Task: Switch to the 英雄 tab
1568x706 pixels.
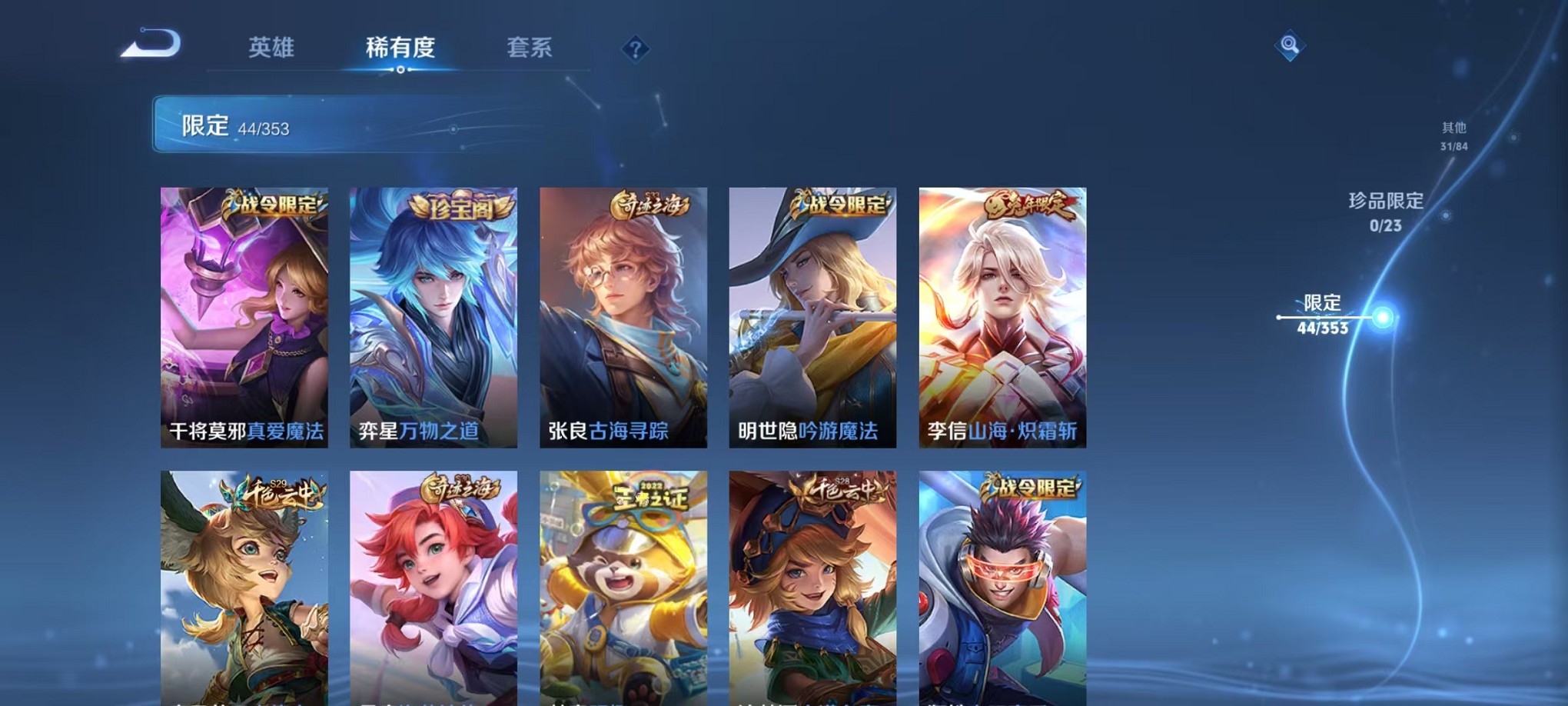Action: (x=271, y=48)
